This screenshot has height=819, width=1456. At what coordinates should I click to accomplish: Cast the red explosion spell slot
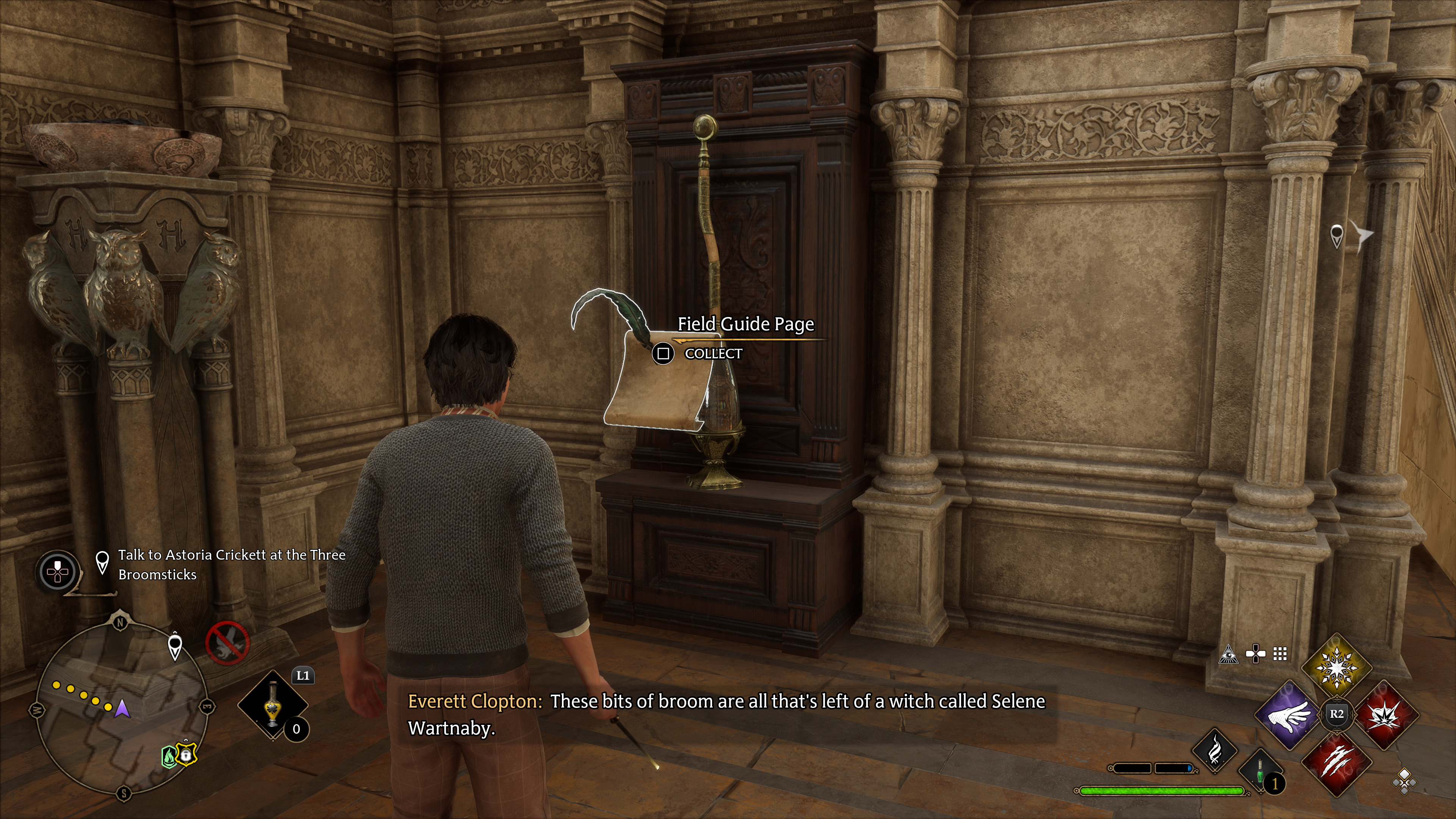tap(1384, 714)
